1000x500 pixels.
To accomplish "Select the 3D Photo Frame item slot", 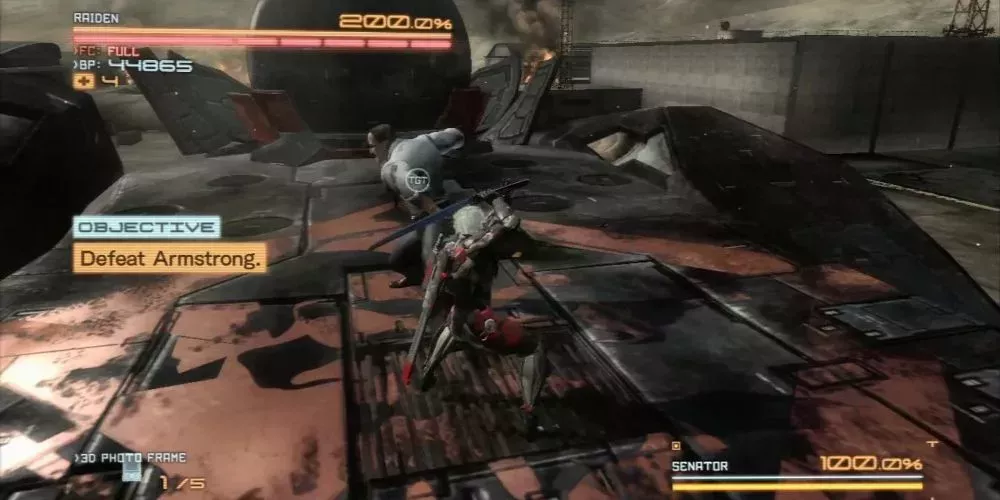I will coord(131,472).
